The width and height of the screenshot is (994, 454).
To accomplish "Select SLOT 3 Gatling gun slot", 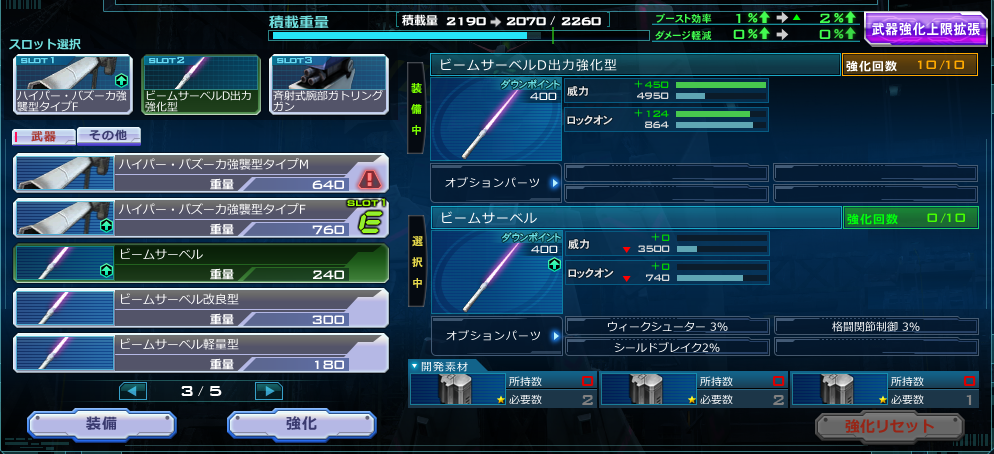I will pyautogui.click(x=328, y=84).
